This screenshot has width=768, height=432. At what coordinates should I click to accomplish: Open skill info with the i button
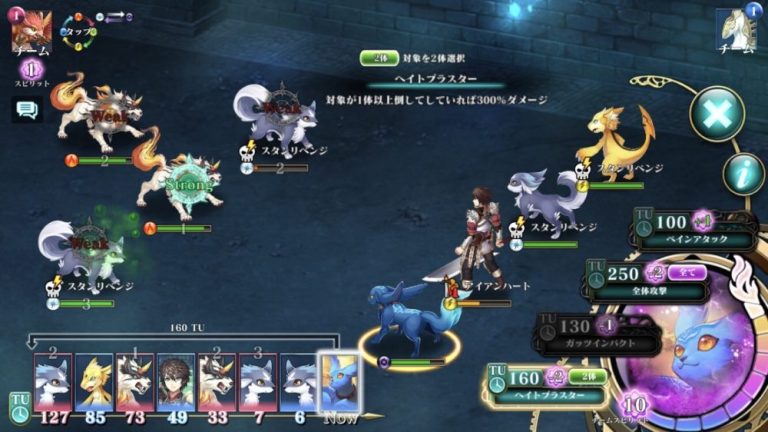pyautogui.click(x=742, y=174)
